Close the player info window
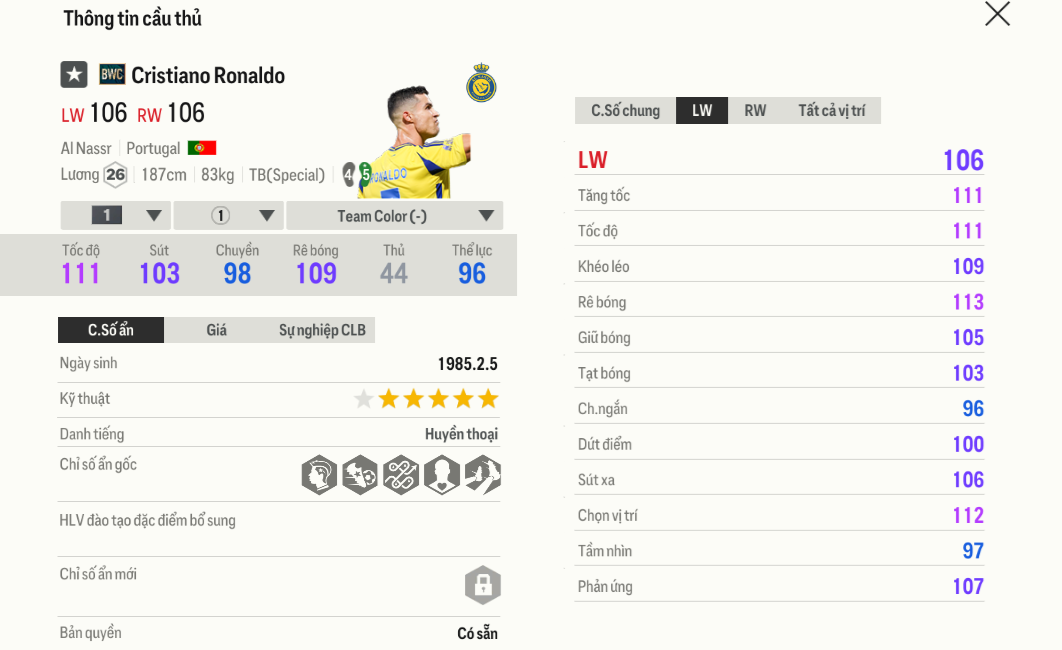1062x650 pixels. point(997,14)
